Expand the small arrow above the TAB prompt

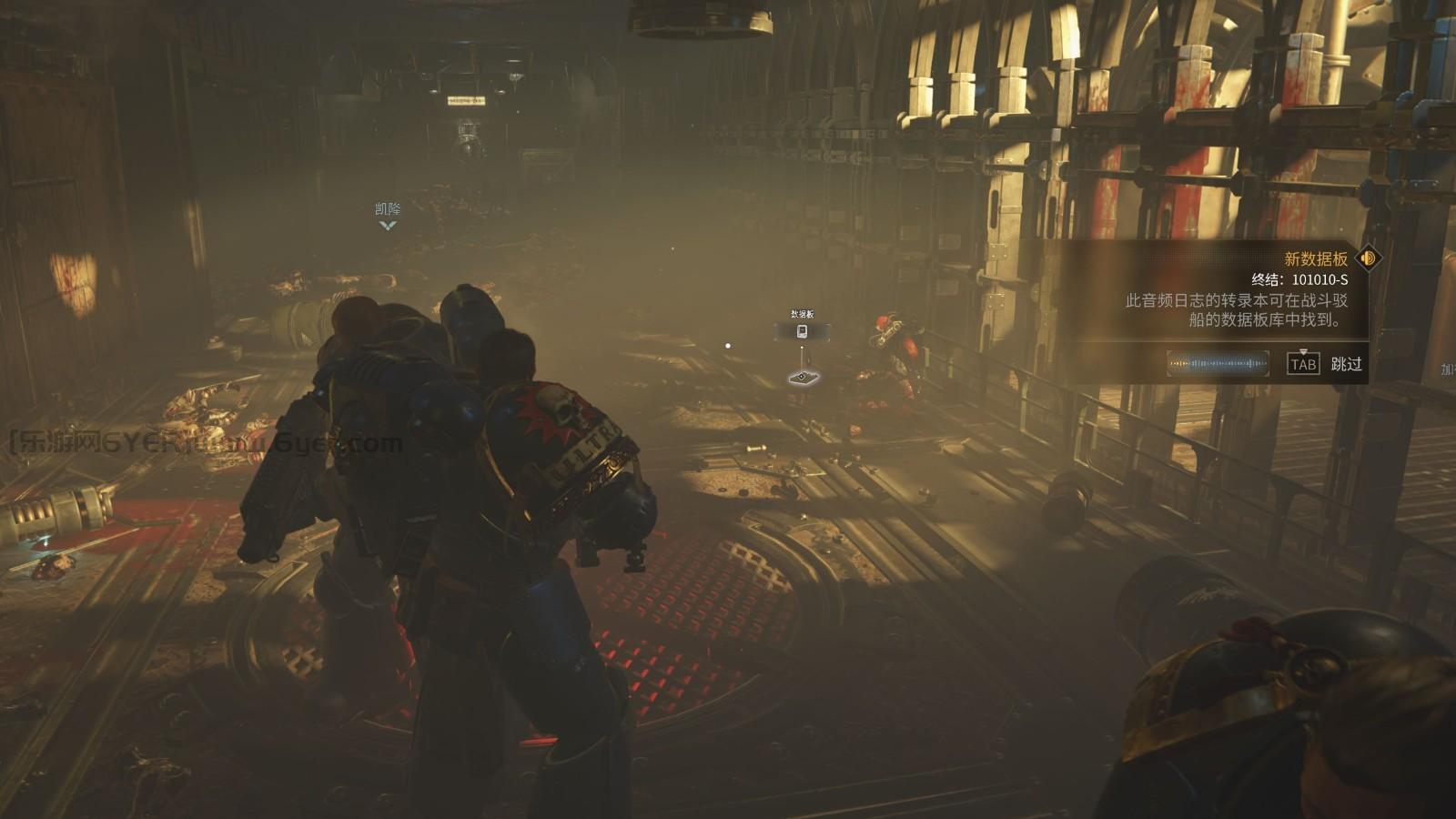point(1304,353)
